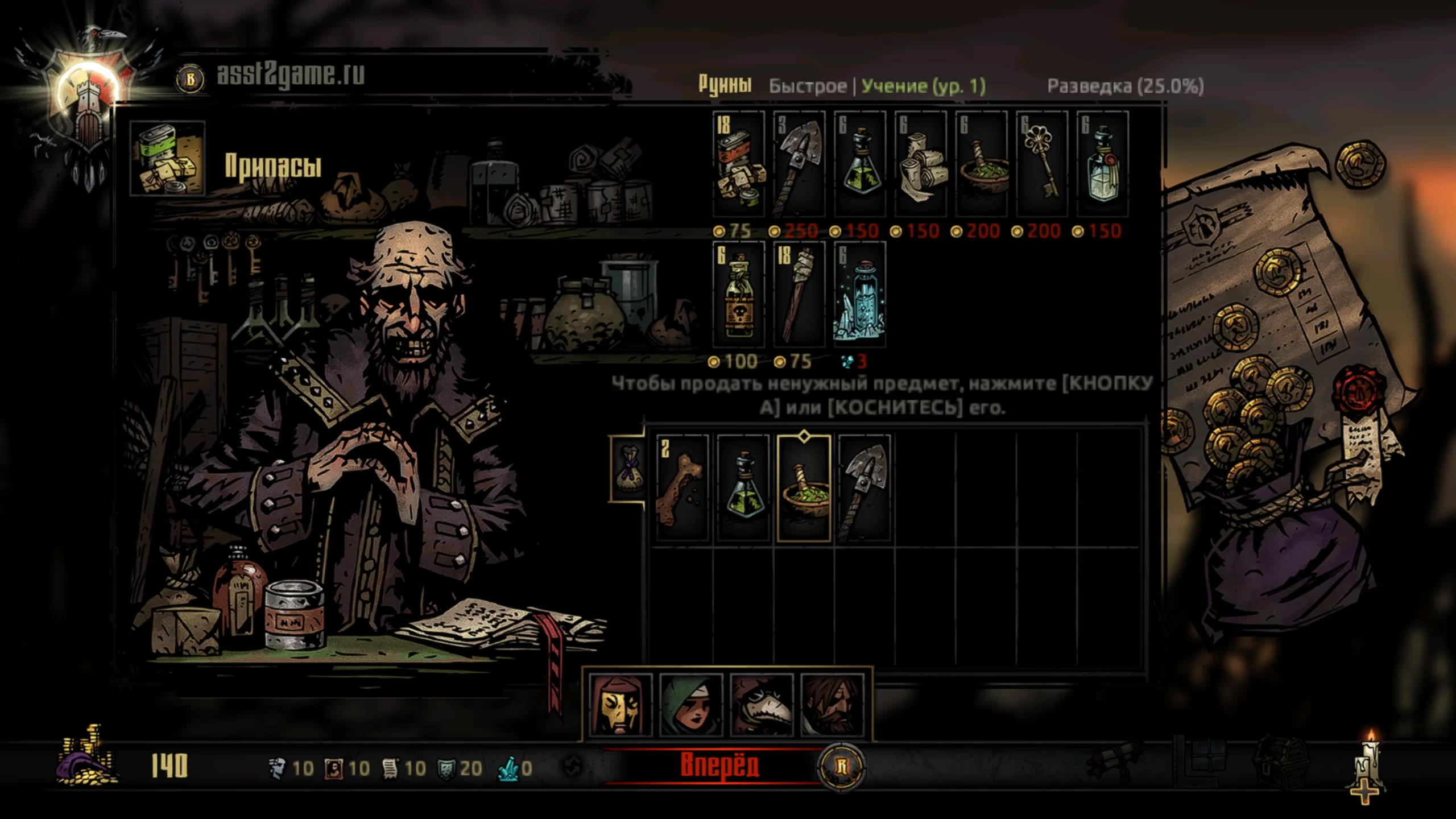Buy a torch for 75 gold

coord(799,294)
